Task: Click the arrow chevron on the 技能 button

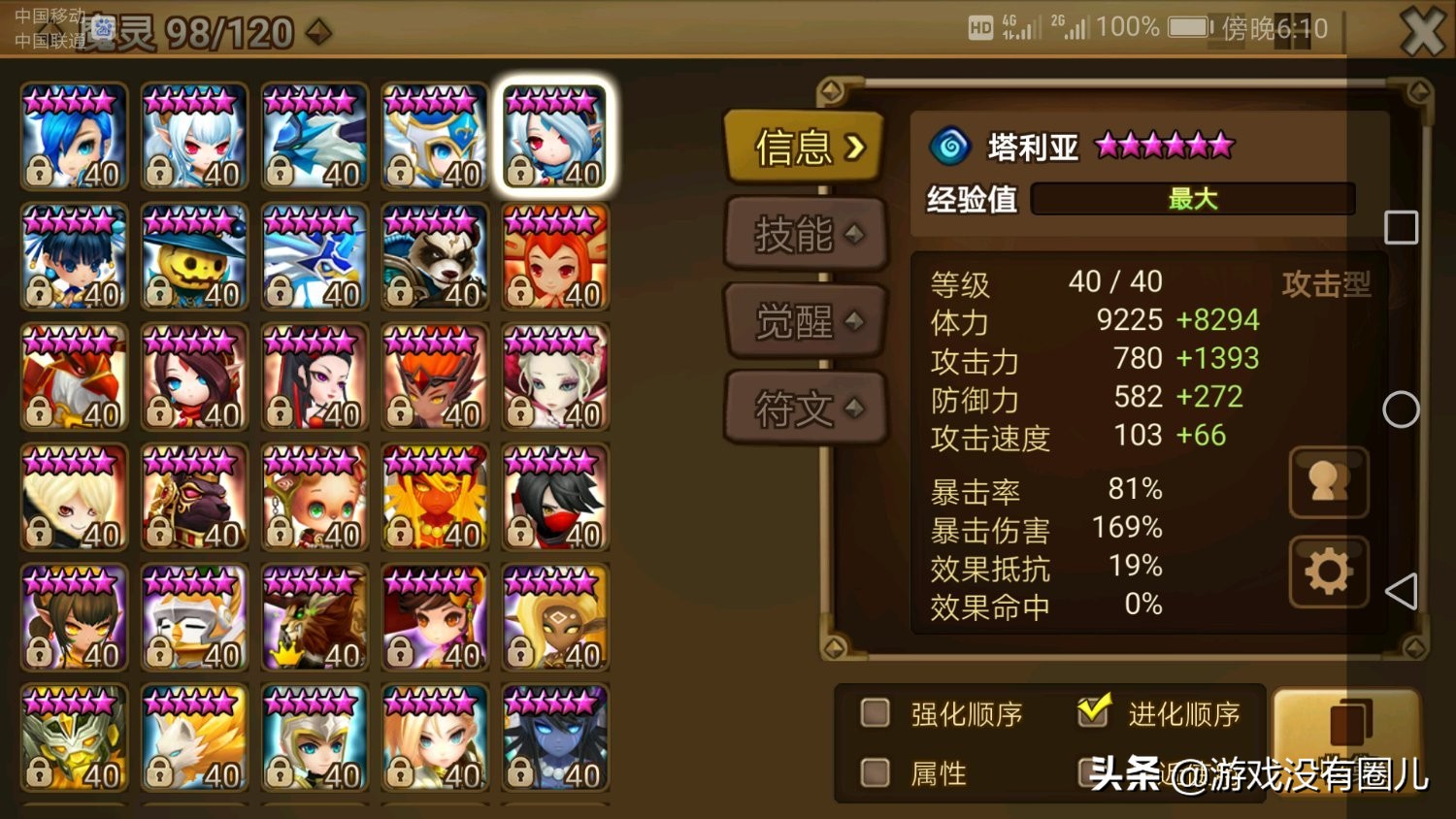Action: pos(852,234)
